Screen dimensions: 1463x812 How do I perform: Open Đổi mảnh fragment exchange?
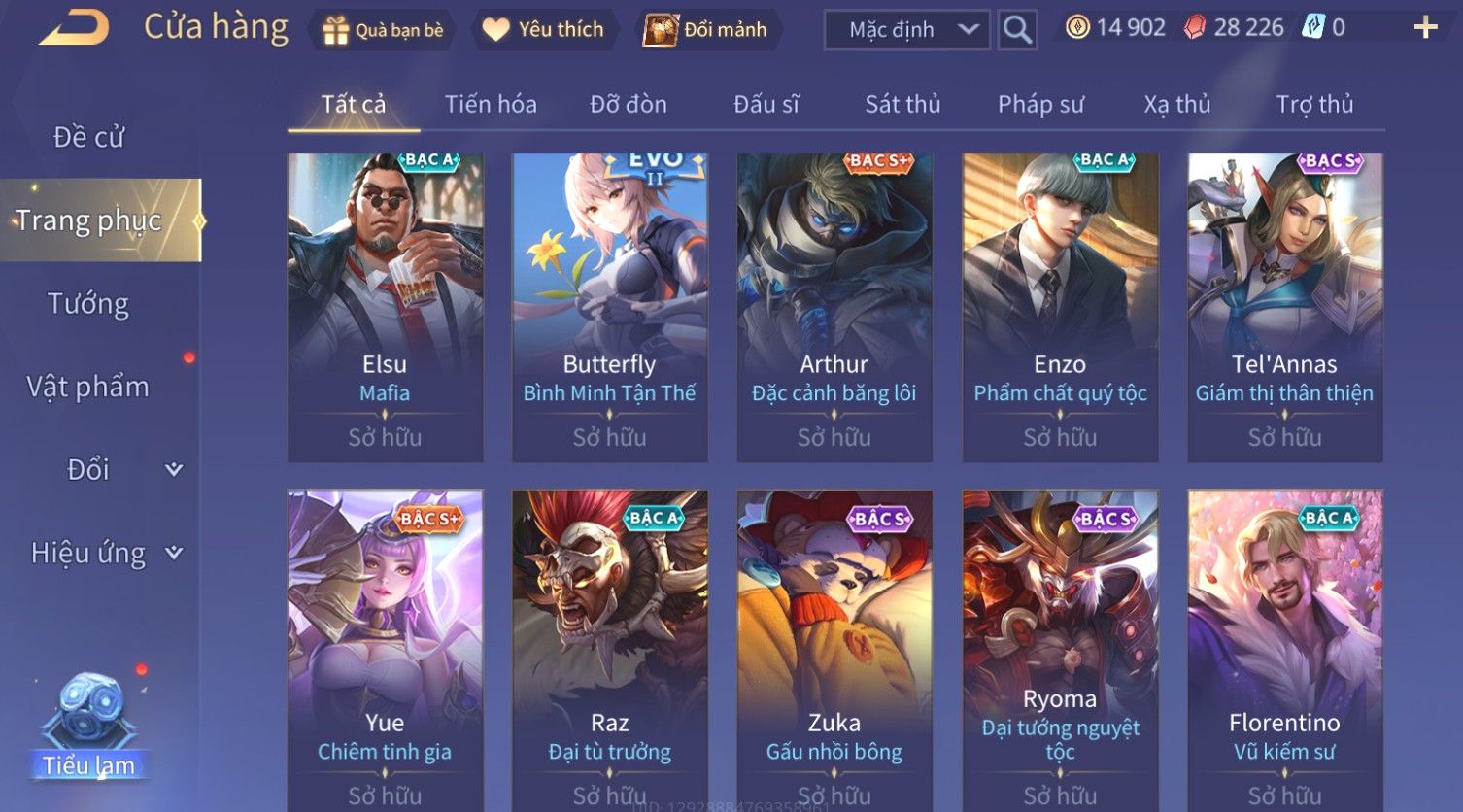706,30
